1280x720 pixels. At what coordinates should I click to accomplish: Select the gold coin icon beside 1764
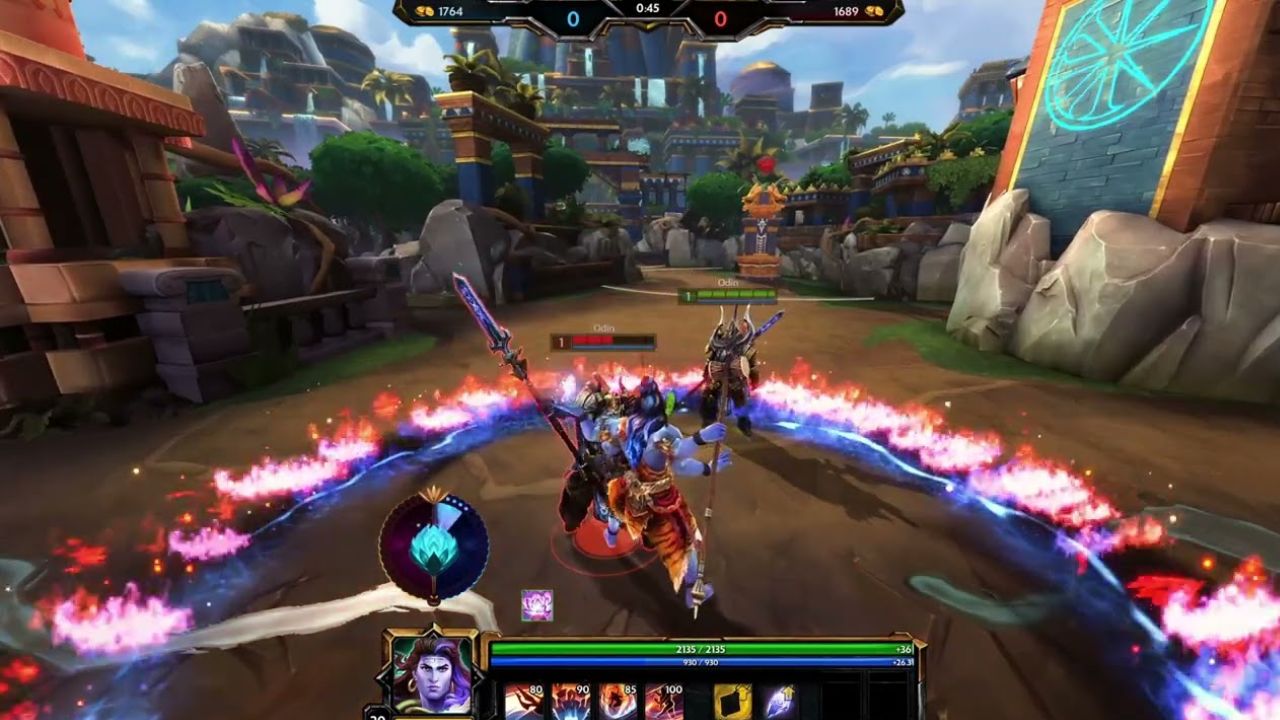pyautogui.click(x=424, y=13)
